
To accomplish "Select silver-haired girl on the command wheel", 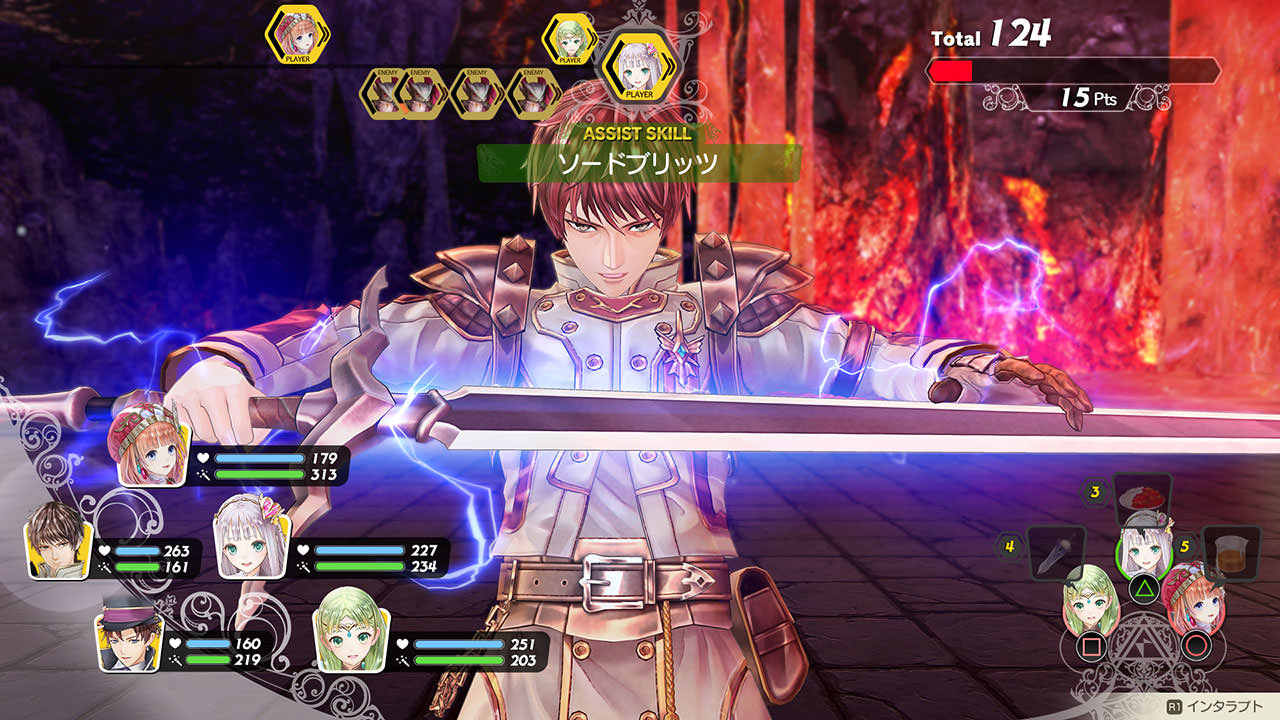I will point(1143,548).
